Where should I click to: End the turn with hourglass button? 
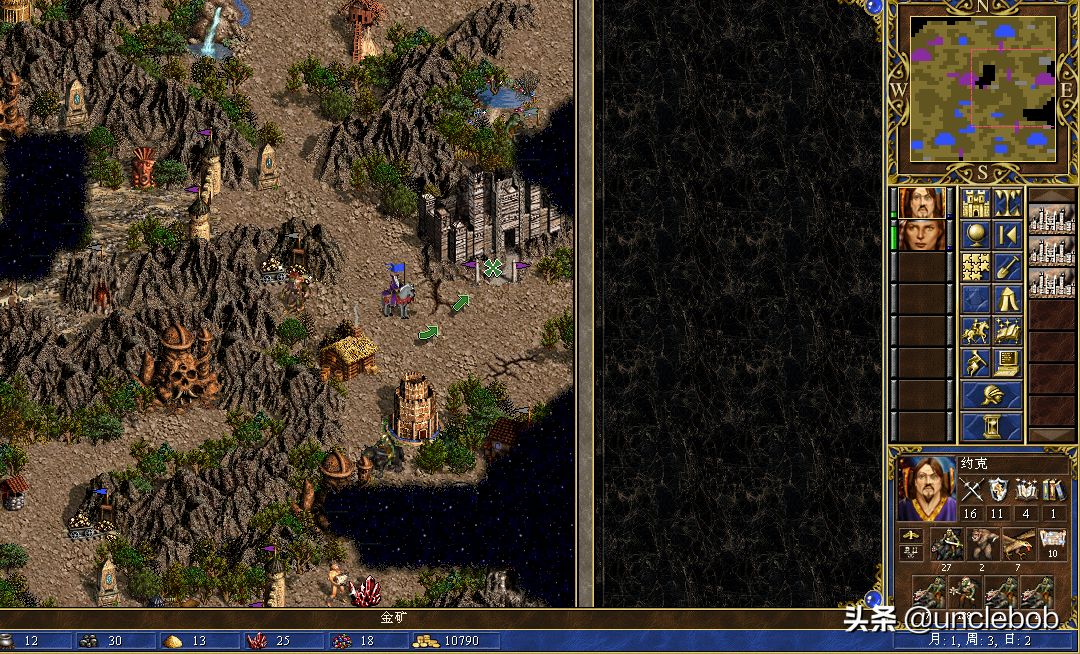click(992, 426)
